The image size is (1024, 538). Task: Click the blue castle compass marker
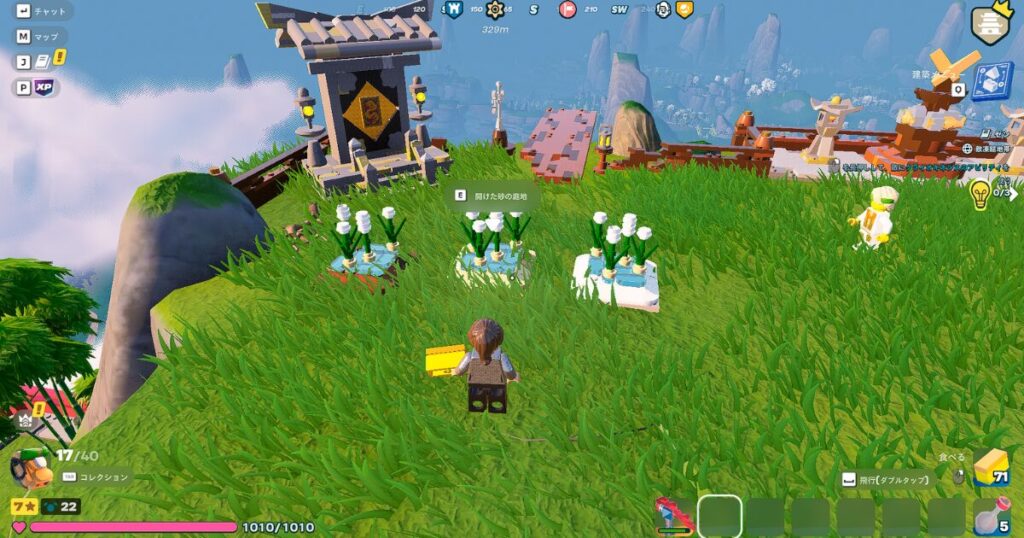click(454, 10)
